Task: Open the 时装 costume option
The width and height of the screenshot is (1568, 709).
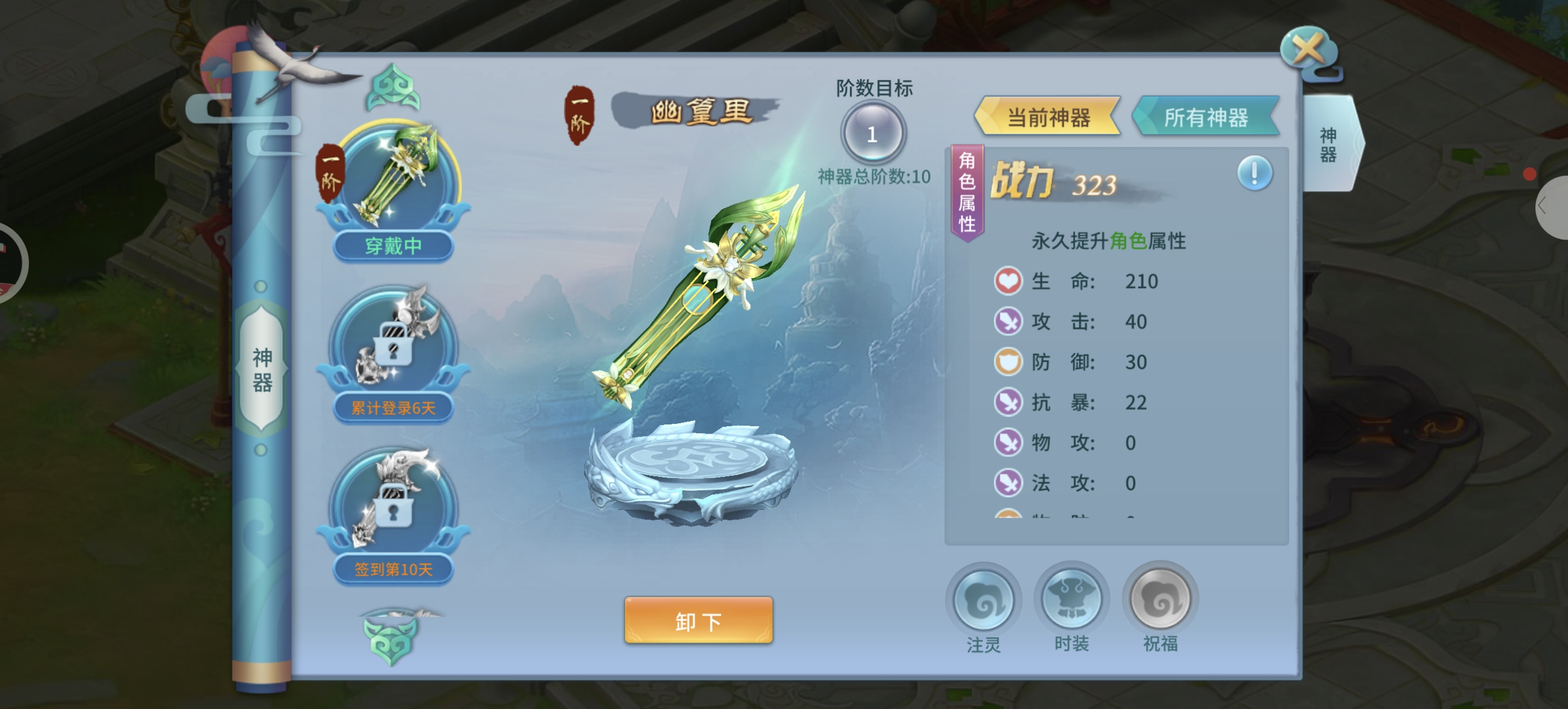Action: click(1072, 601)
